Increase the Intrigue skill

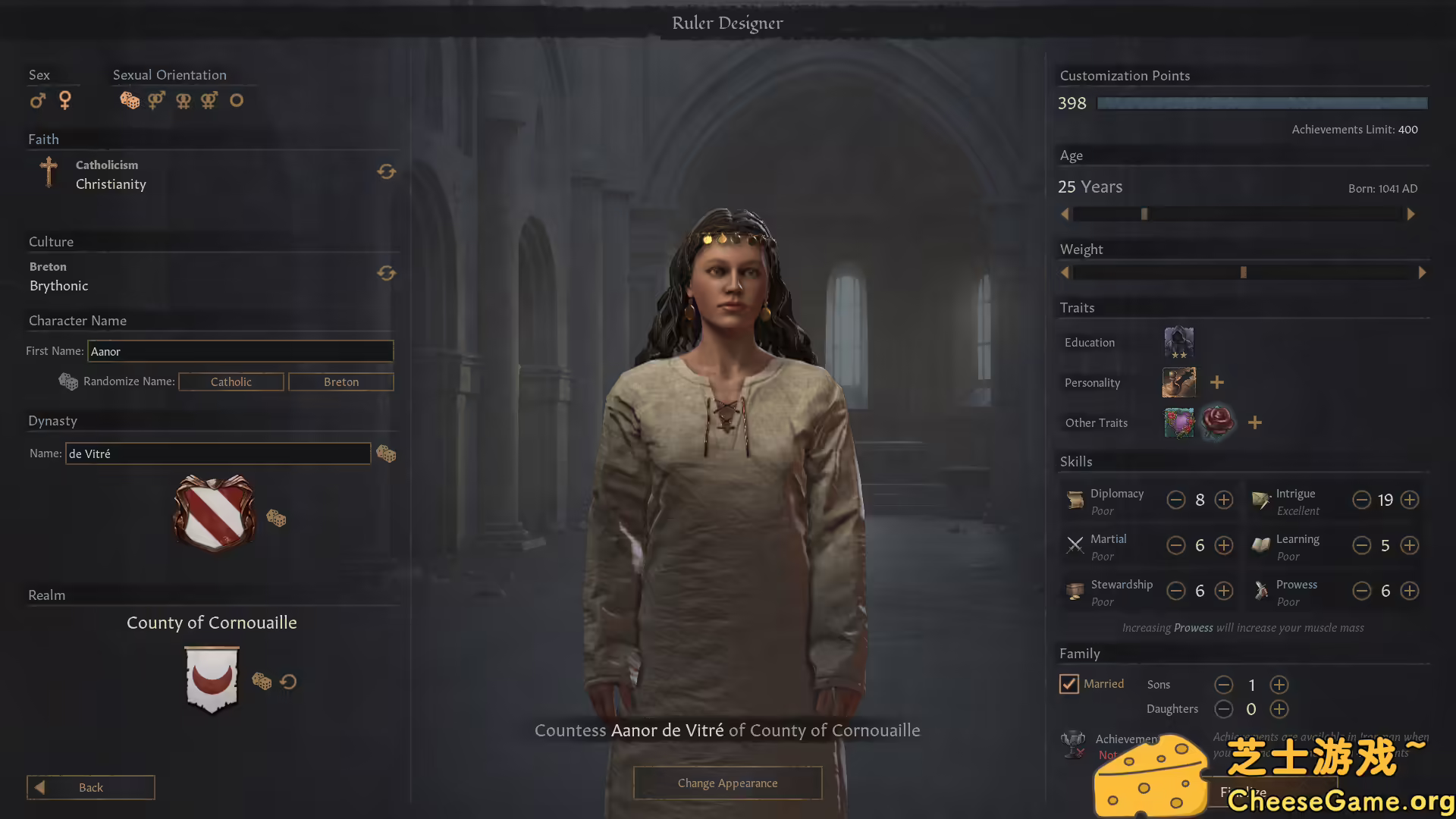point(1410,500)
